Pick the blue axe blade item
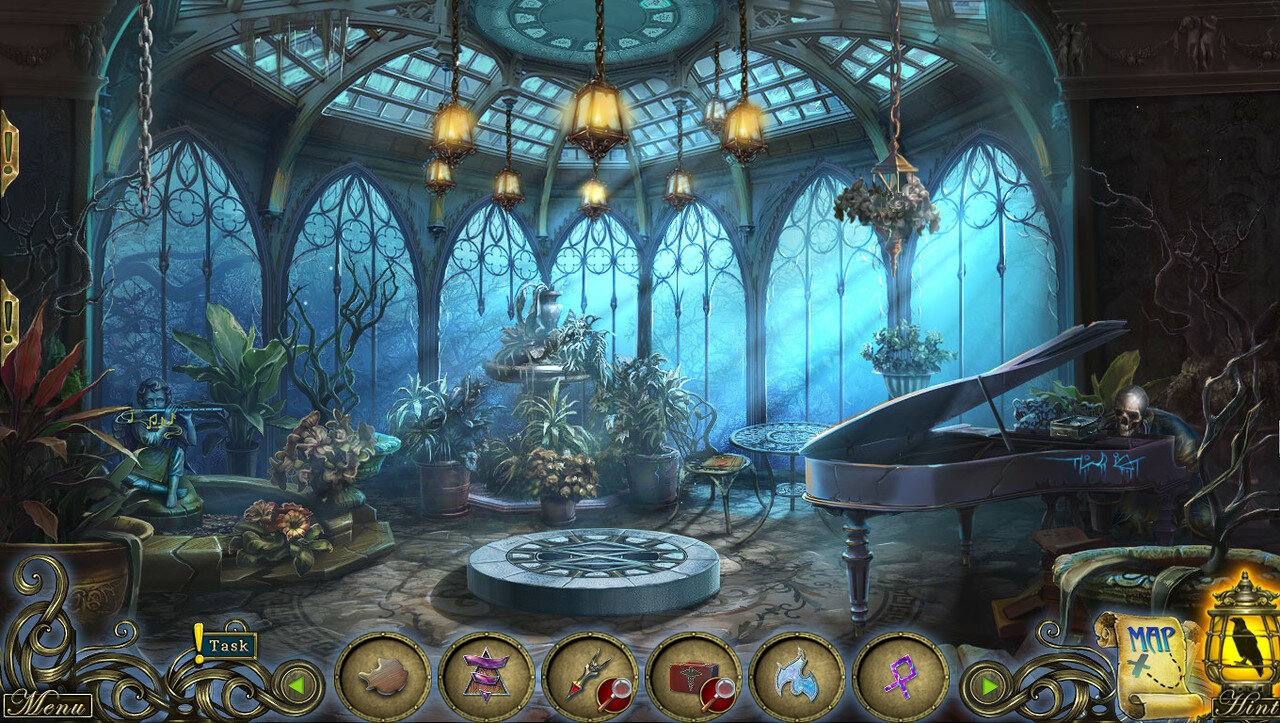Screen dimensions: 1280x723 pyautogui.click(x=797, y=679)
